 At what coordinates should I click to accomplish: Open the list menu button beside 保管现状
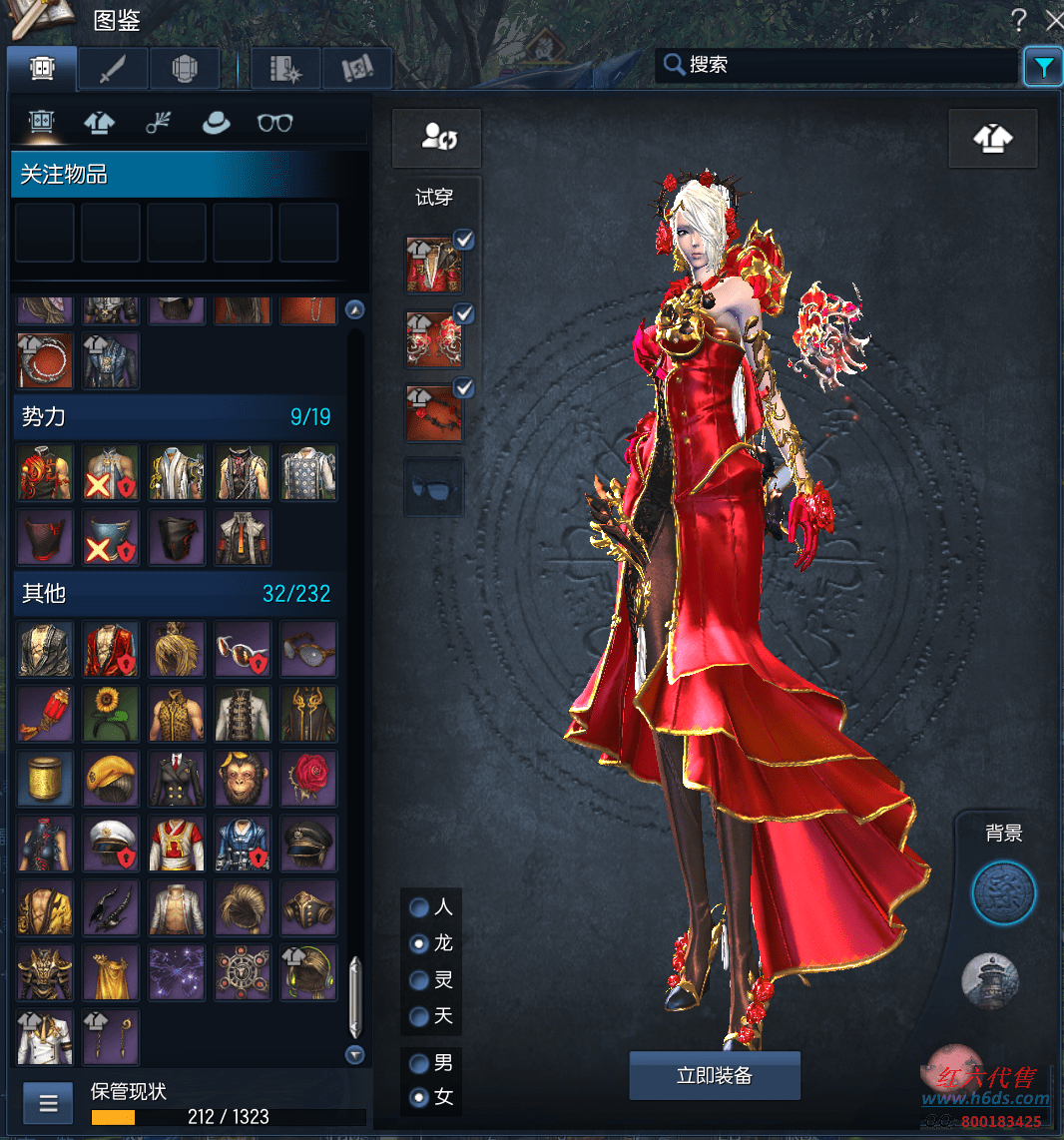tap(49, 1103)
